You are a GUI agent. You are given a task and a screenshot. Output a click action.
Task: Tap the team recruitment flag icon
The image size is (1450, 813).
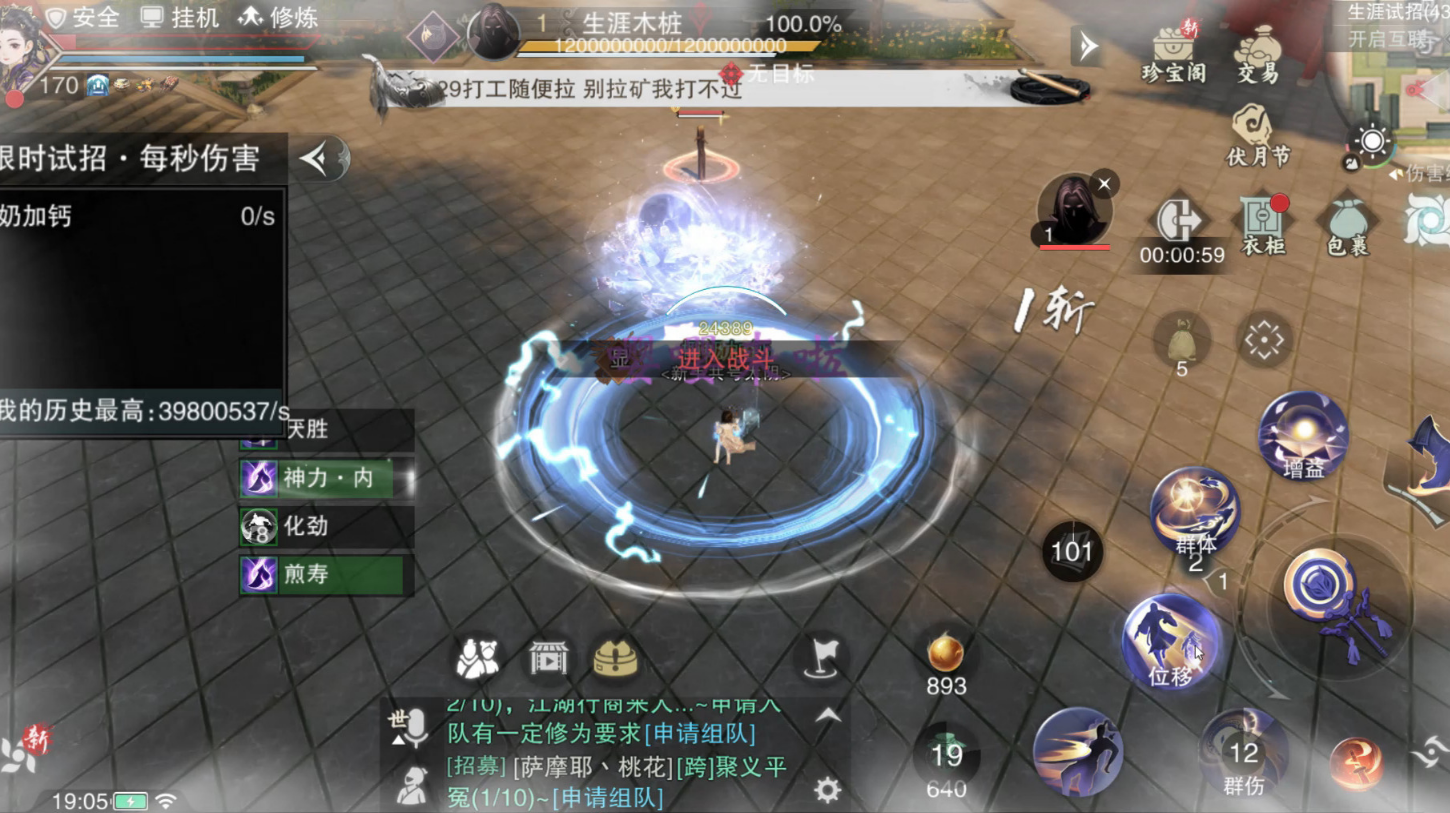822,657
